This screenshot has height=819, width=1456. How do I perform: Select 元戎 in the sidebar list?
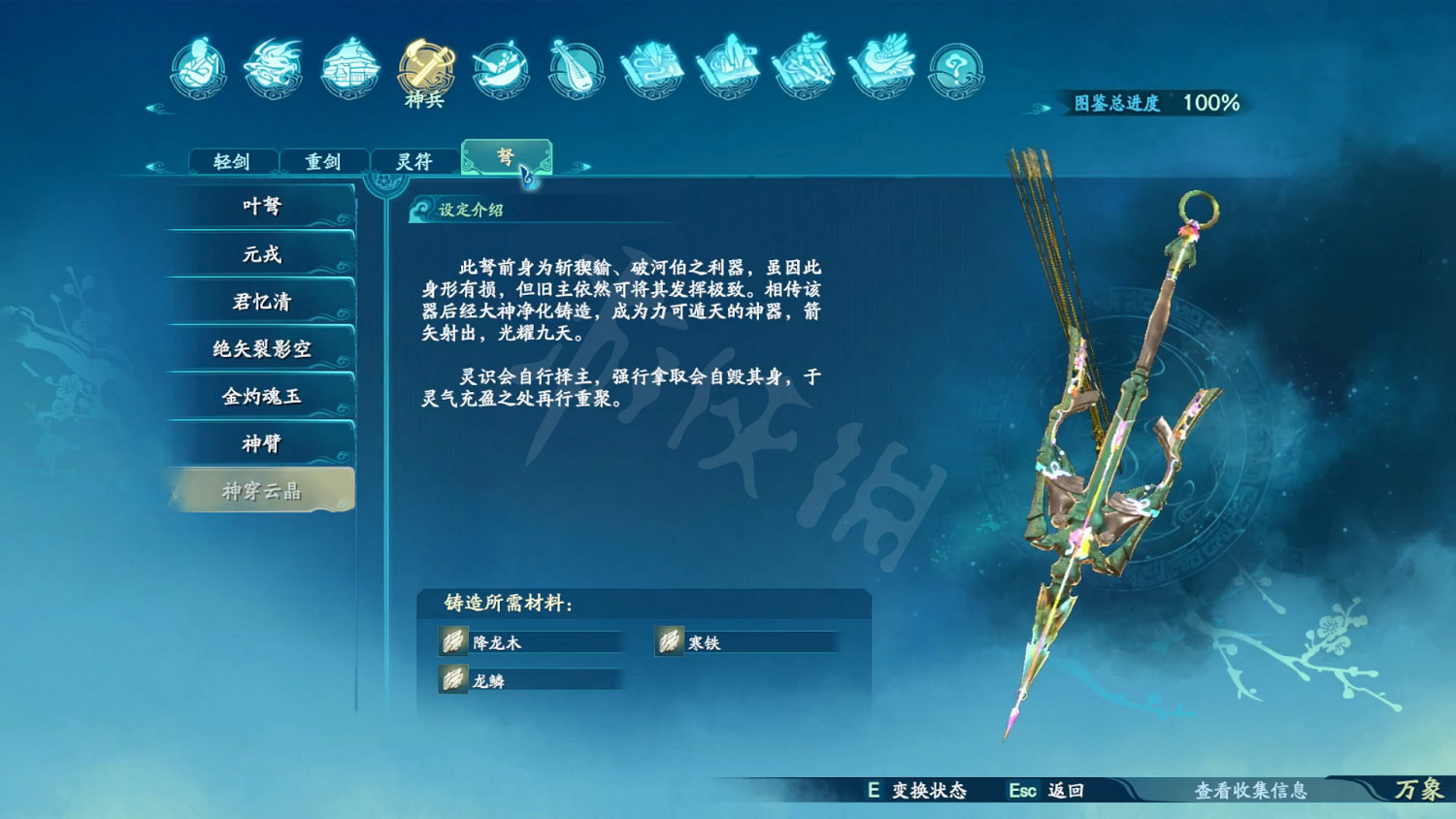pyautogui.click(x=260, y=254)
